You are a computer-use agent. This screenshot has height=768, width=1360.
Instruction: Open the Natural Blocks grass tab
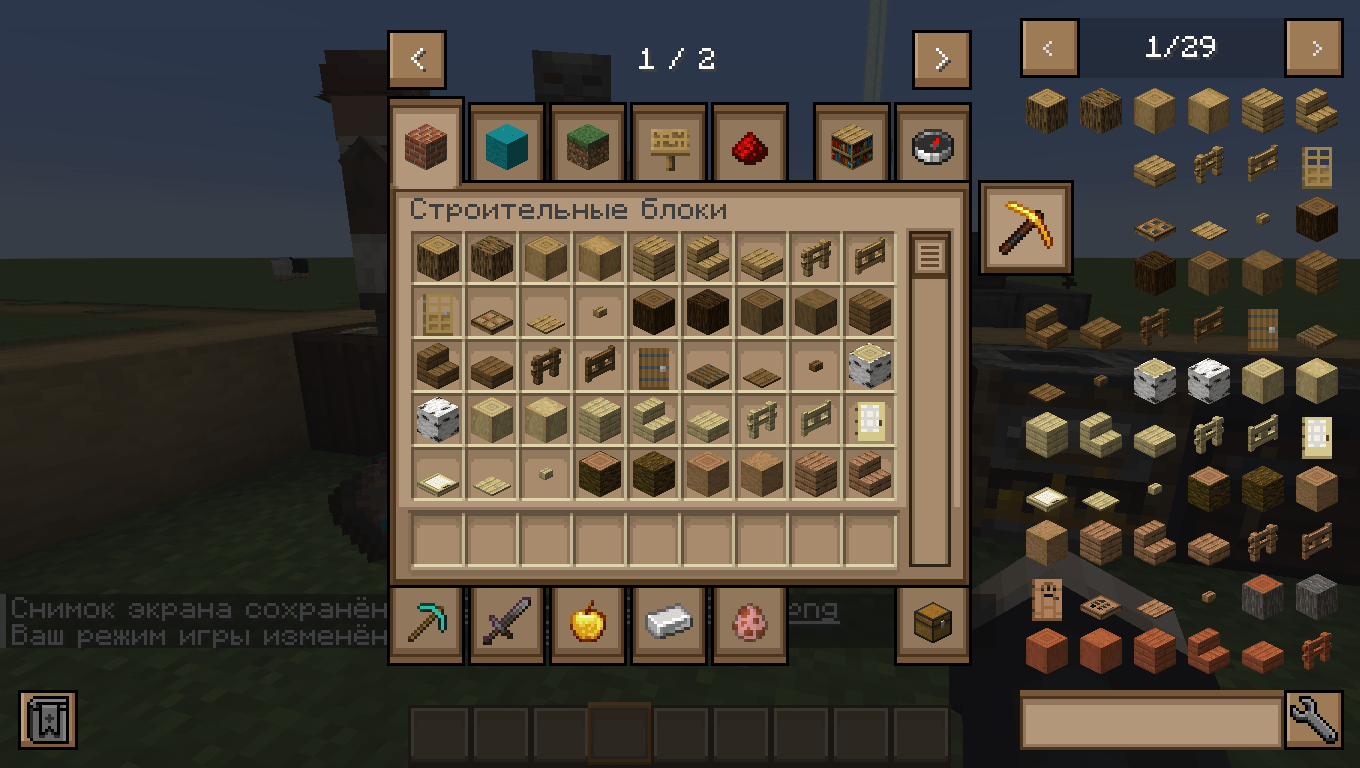tap(587, 143)
